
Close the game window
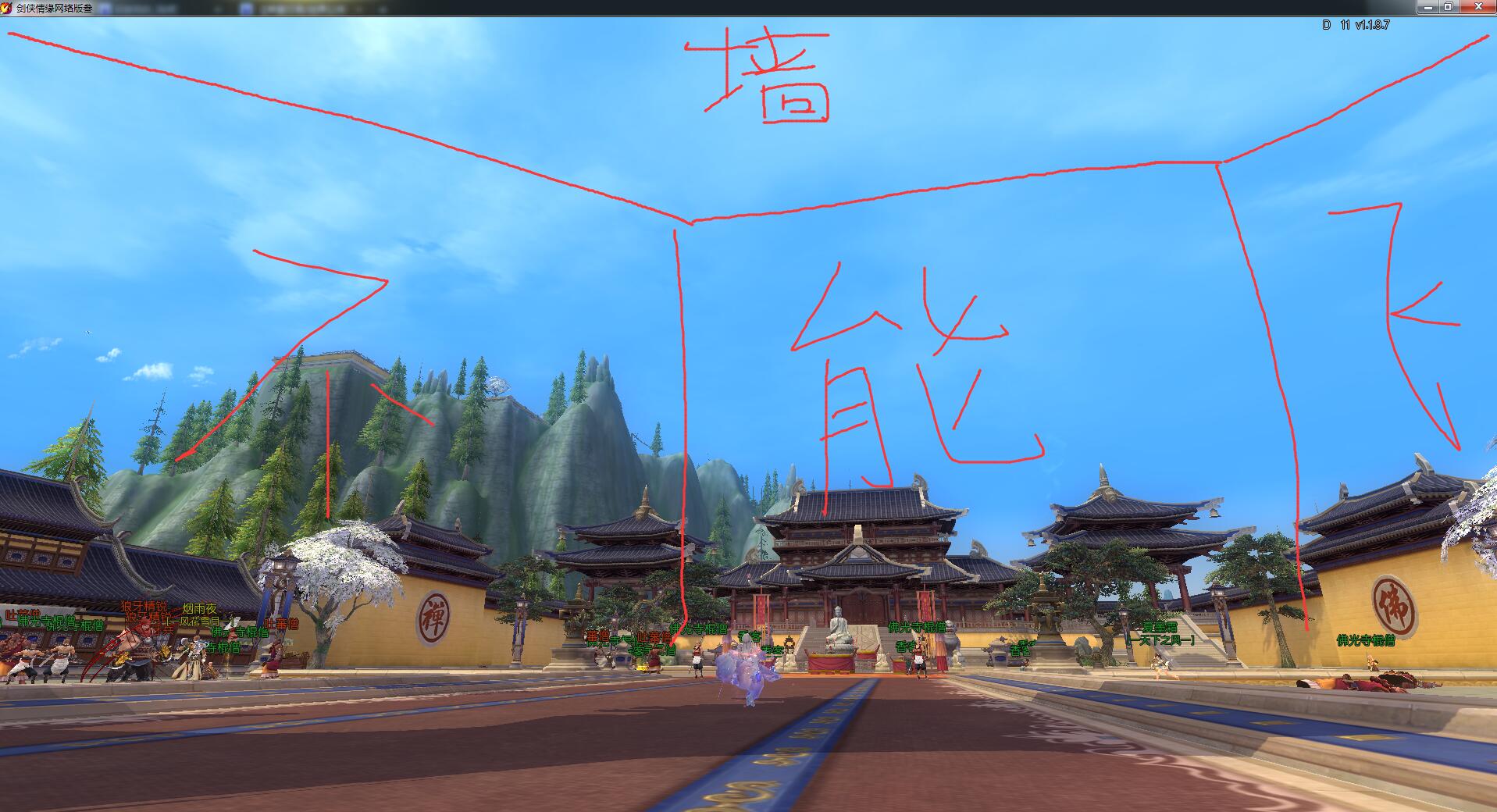(x=1477, y=6)
